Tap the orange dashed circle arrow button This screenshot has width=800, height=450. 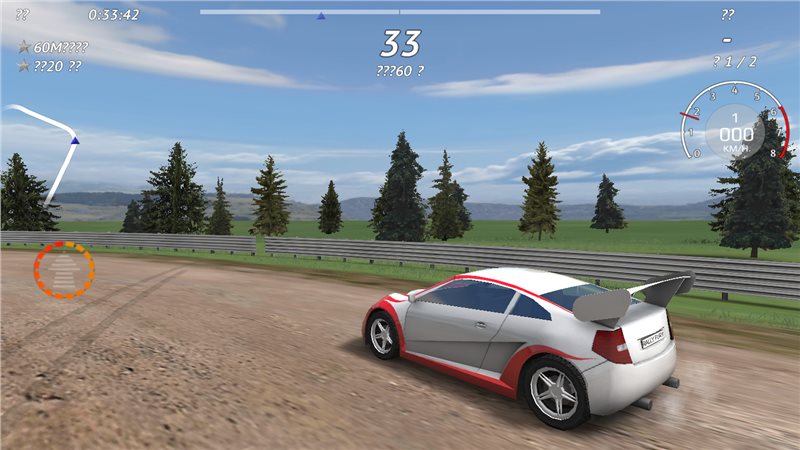coord(64,269)
